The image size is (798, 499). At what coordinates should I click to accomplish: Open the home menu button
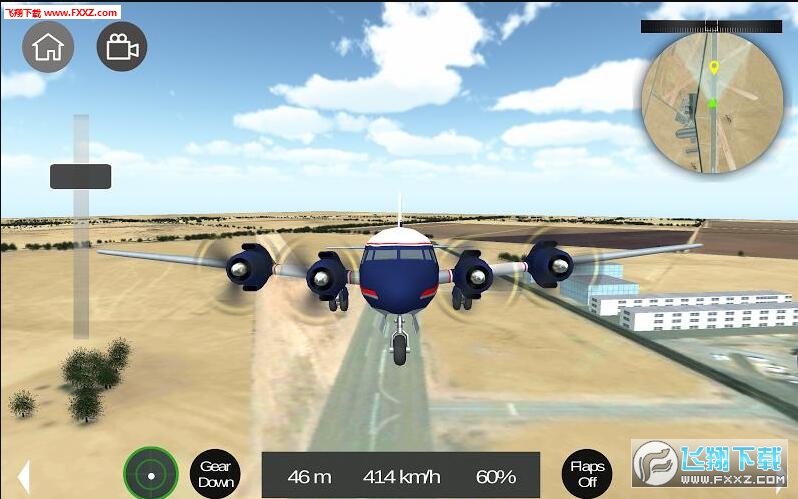point(48,47)
